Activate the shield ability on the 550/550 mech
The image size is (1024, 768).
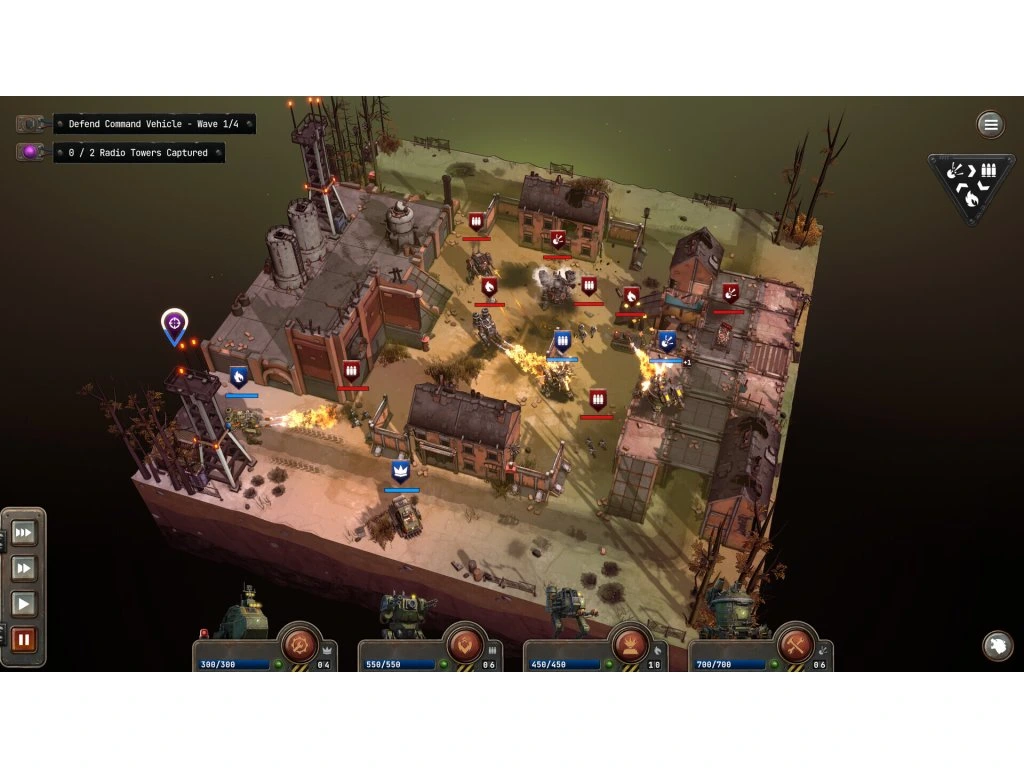[x=464, y=641]
